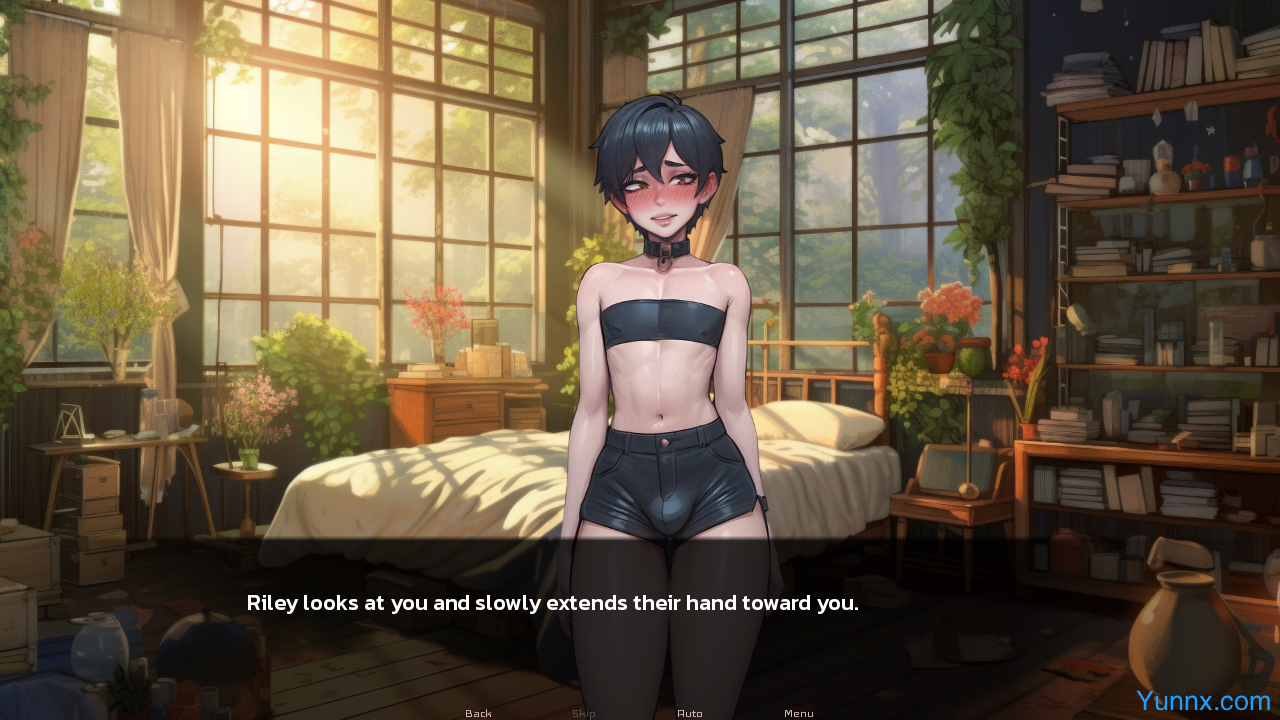Image resolution: width=1280 pixels, height=720 pixels.
Task: Advance the Riley dialogue text
Action: (x=552, y=604)
